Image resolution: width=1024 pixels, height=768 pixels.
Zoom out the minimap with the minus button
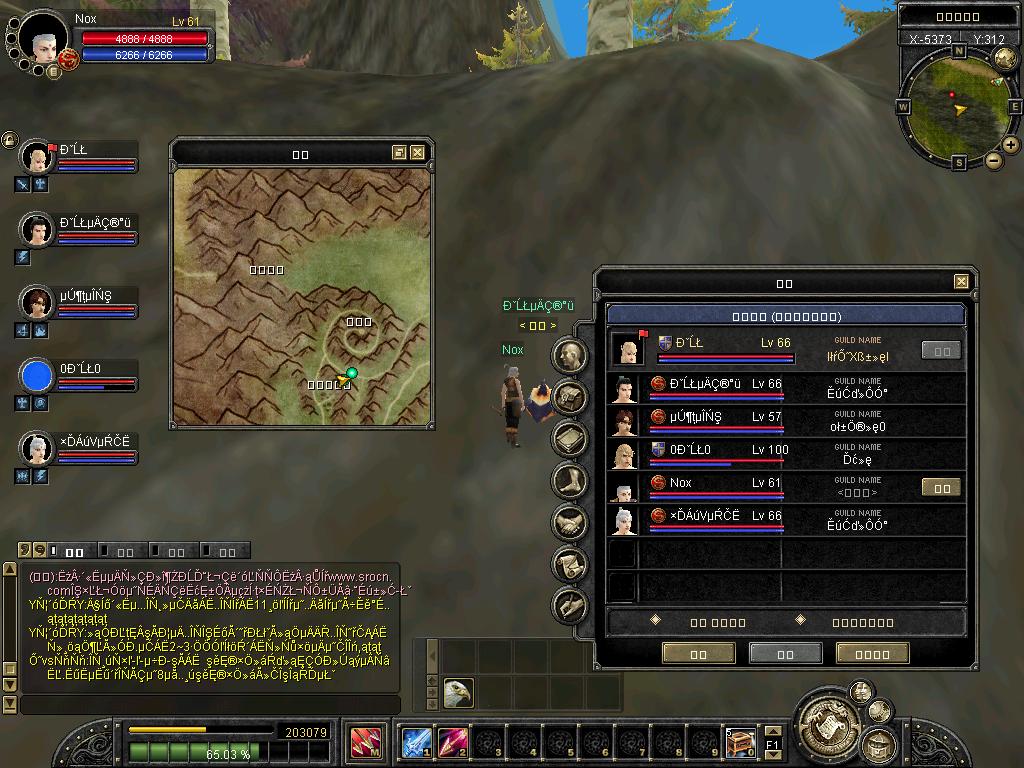tap(994, 160)
